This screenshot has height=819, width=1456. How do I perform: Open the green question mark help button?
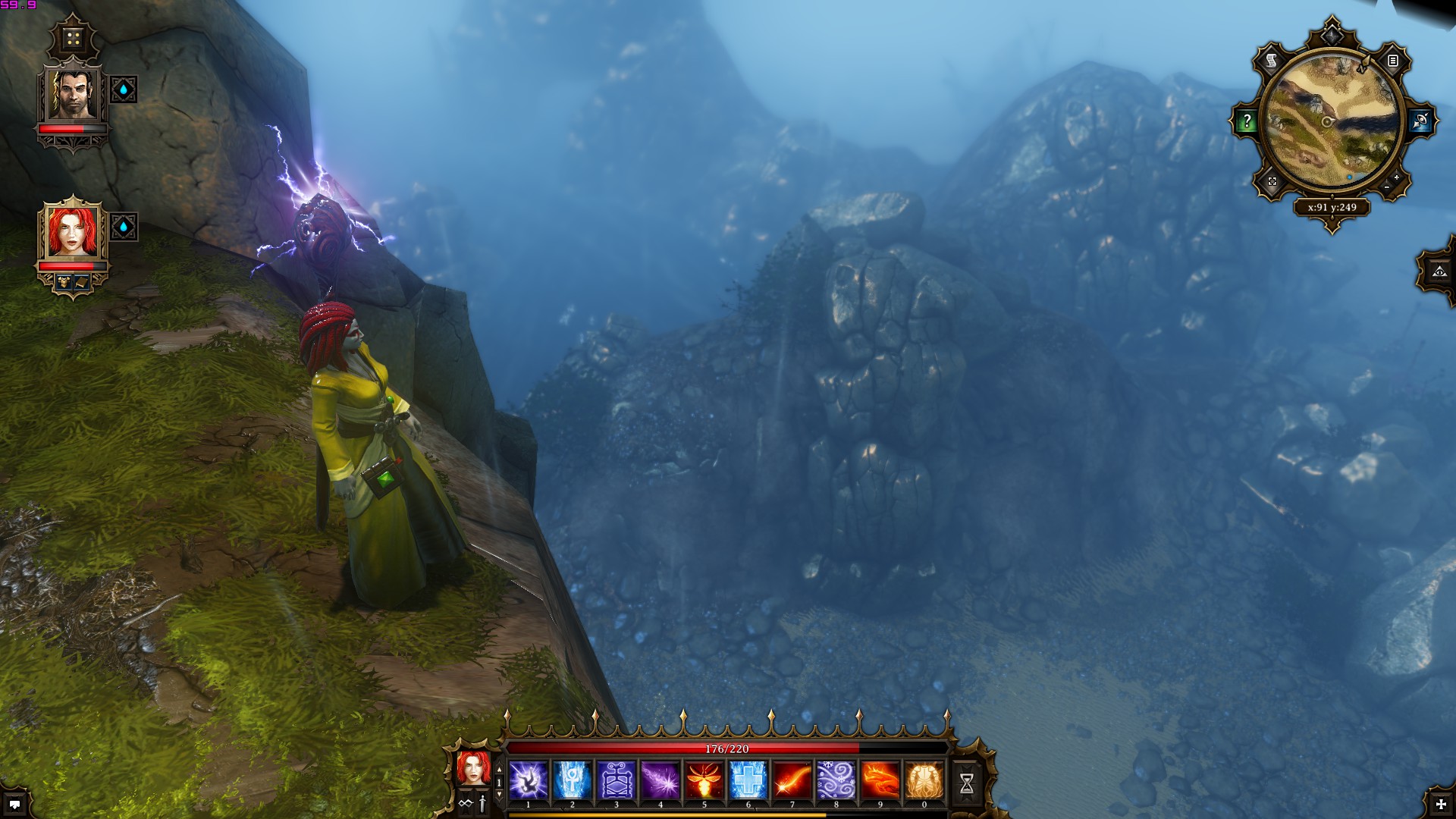(x=1247, y=121)
